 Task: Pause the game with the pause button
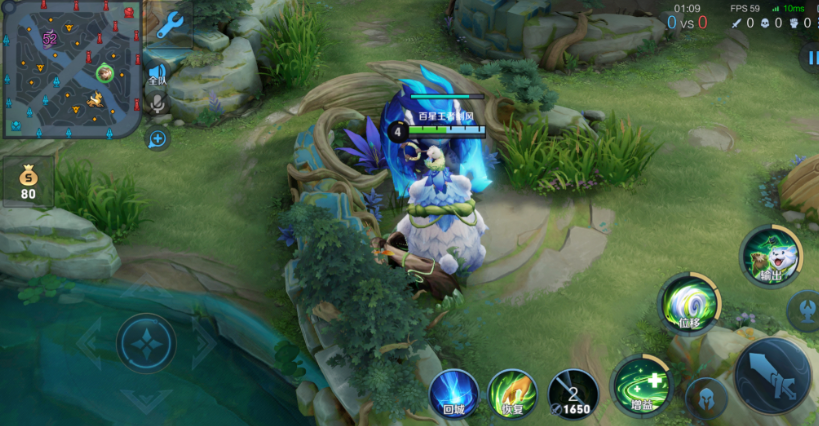[810, 58]
